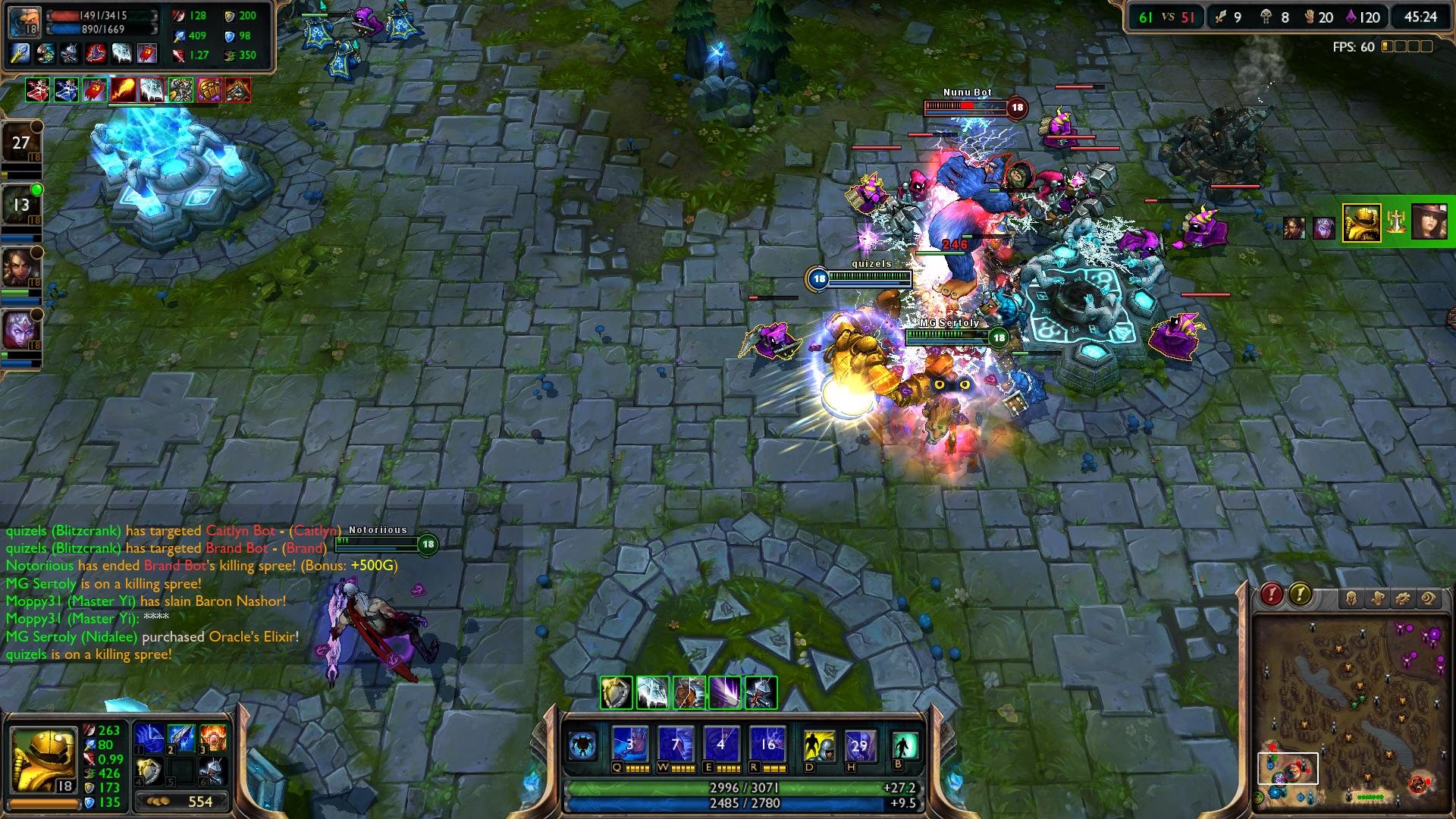Activate the Q ability Rocket Grab icon

click(630, 745)
